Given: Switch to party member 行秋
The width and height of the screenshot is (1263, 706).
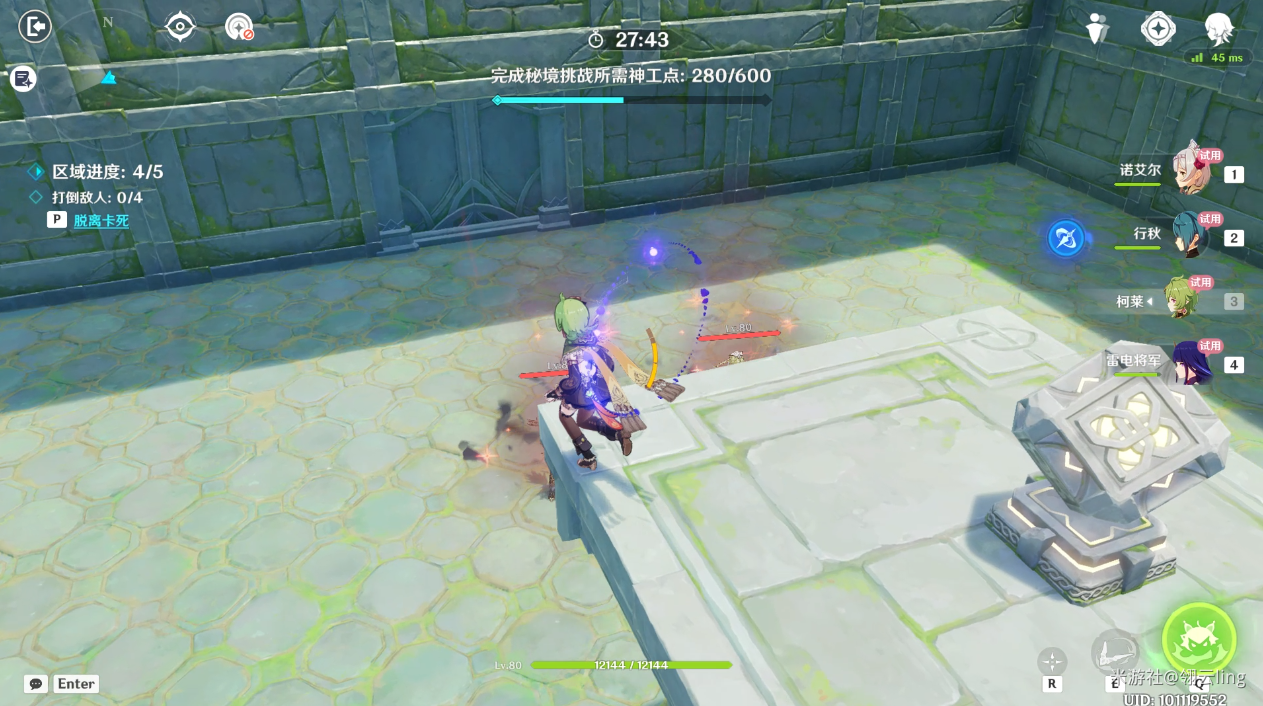Looking at the screenshot, I should 1190,235.
